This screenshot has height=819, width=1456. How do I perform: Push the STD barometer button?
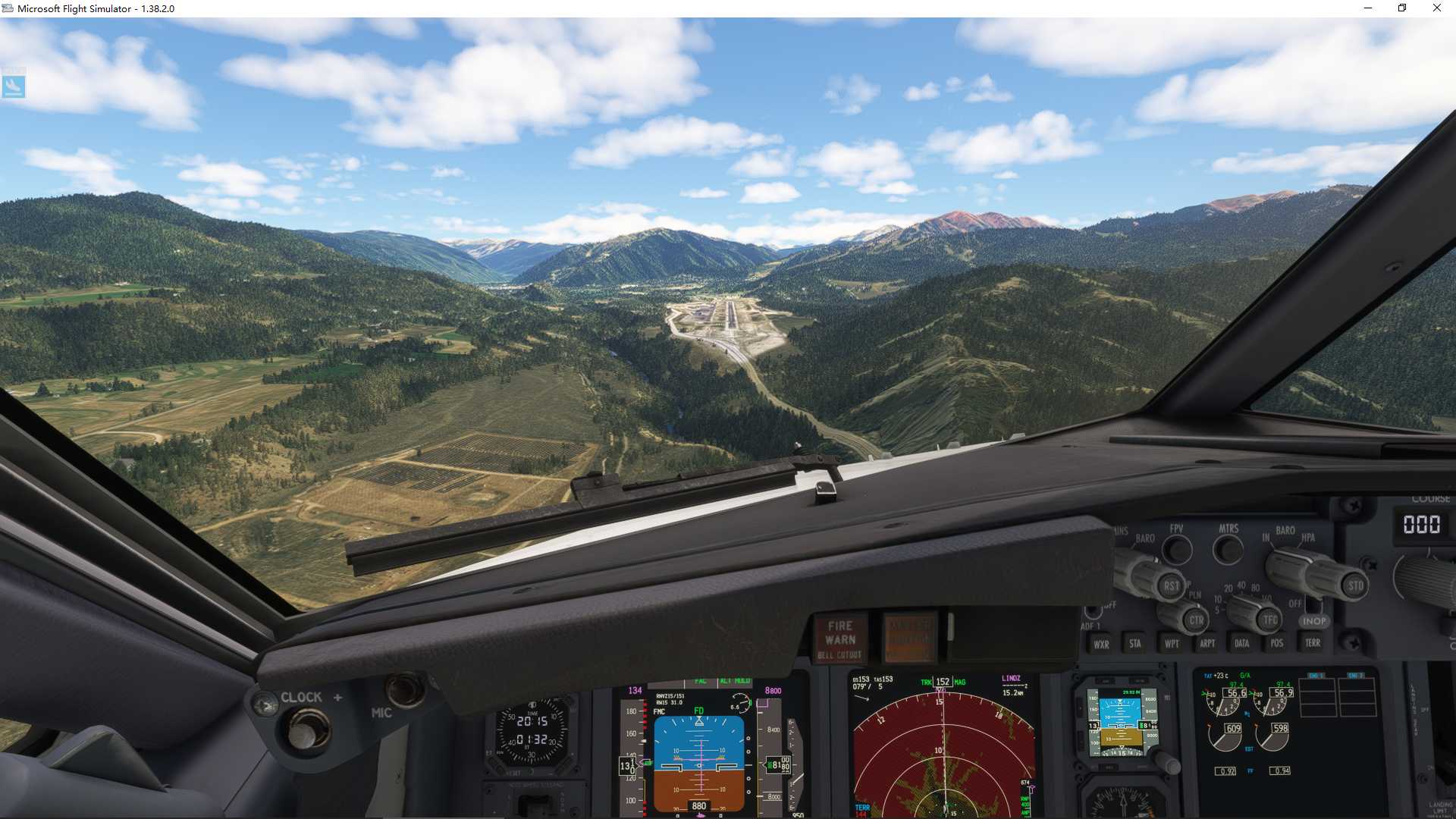coord(1355,585)
